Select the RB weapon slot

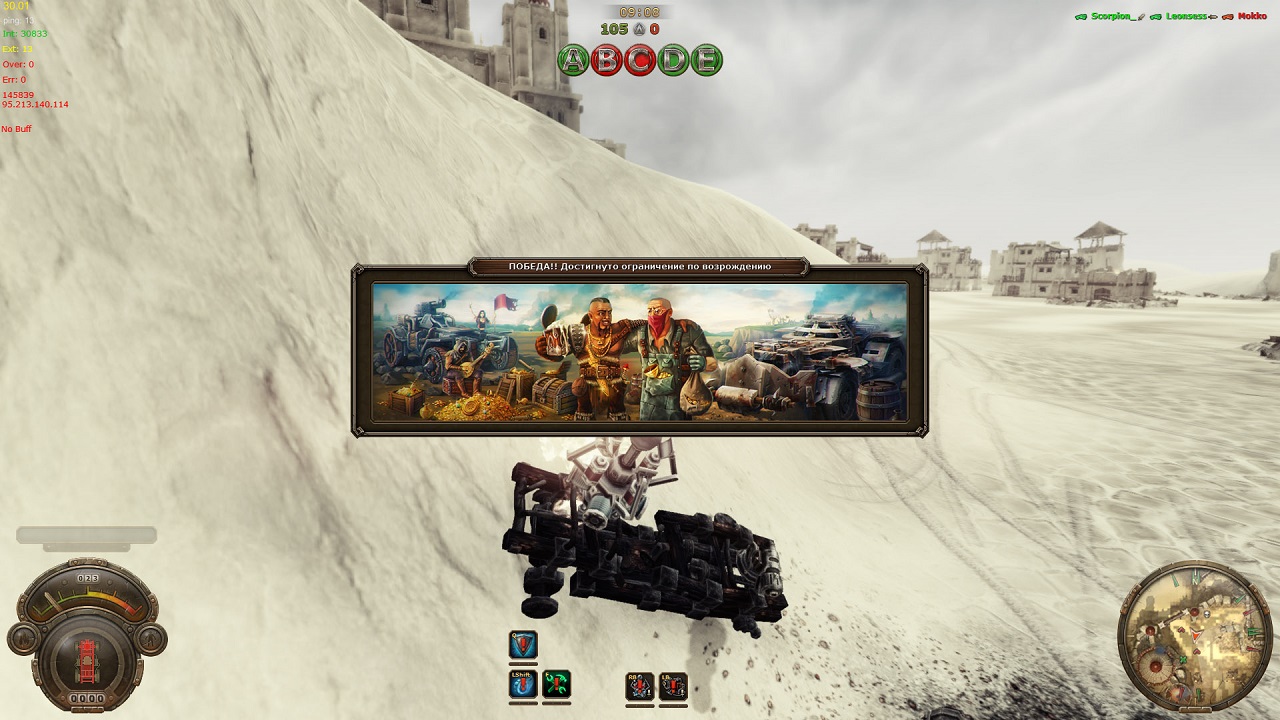point(639,686)
